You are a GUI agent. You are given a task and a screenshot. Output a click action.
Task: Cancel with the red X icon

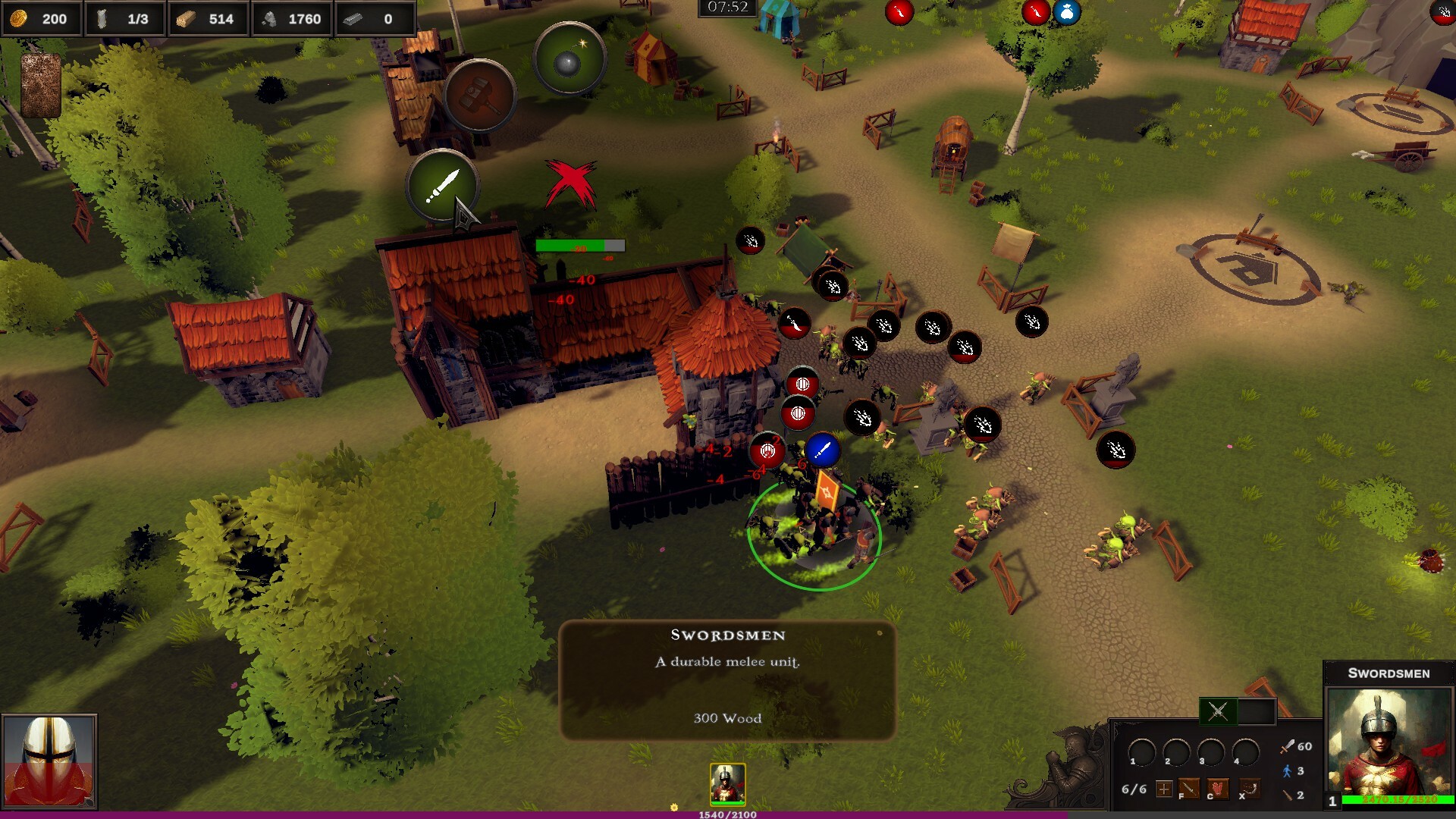point(571,184)
